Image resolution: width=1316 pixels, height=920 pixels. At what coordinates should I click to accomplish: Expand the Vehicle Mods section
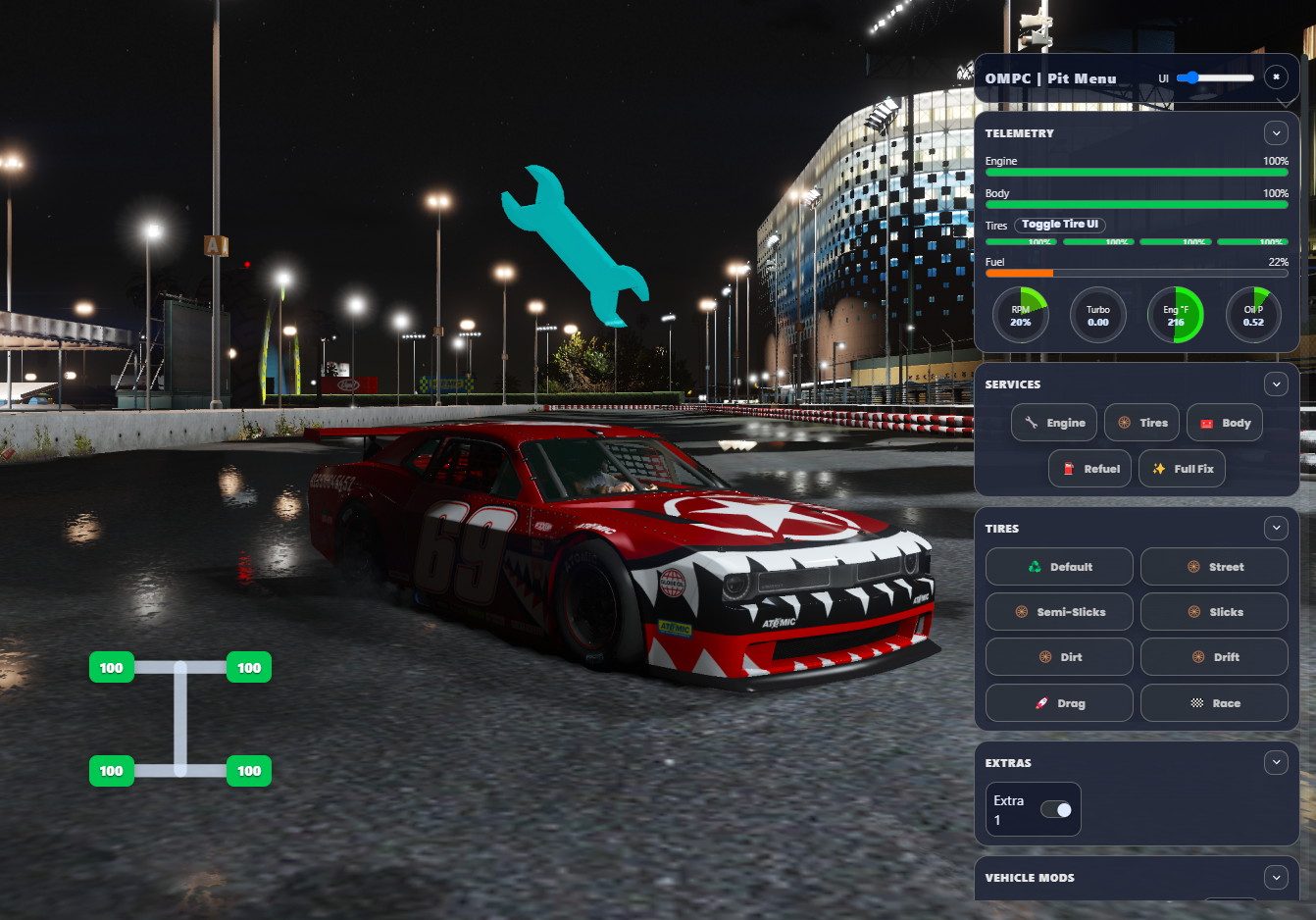1276,878
